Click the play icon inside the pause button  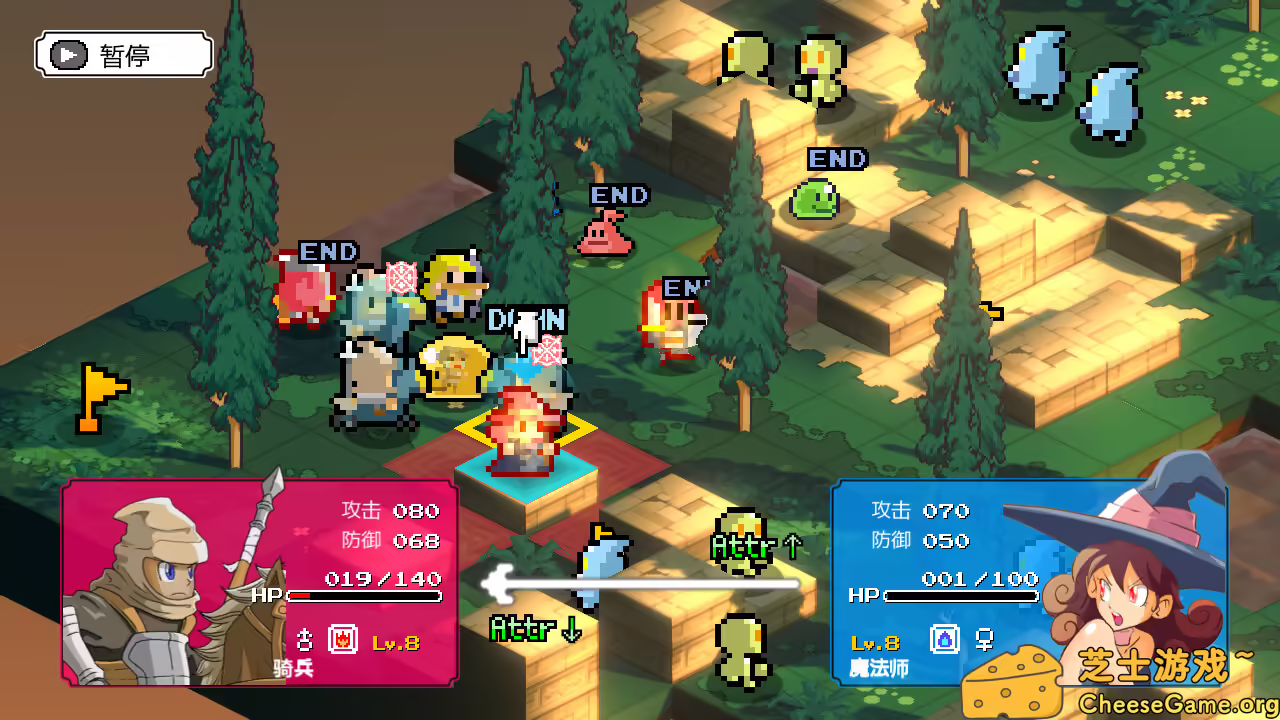point(68,54)
